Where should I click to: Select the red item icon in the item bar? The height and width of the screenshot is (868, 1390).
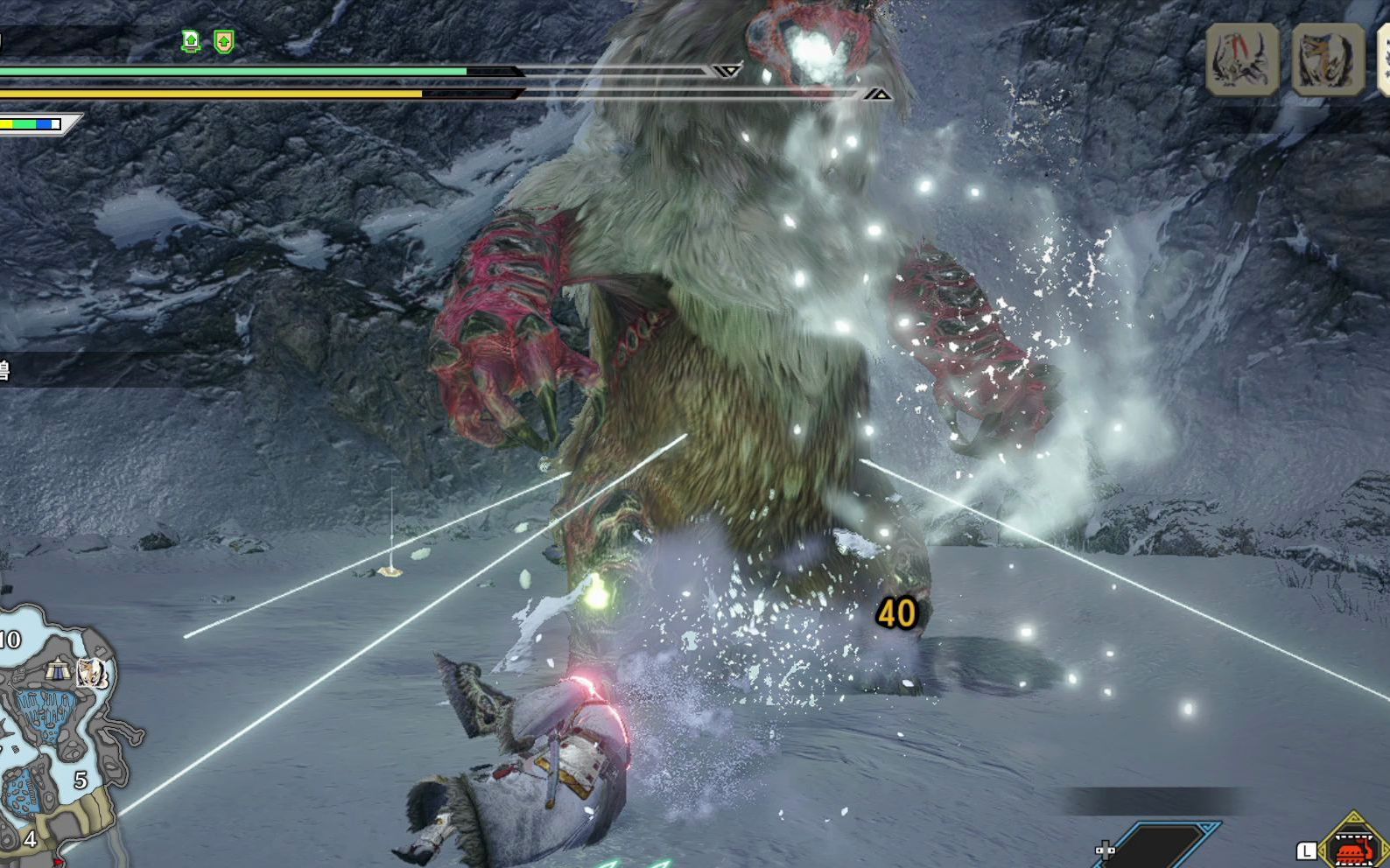tap(1353, 847)
